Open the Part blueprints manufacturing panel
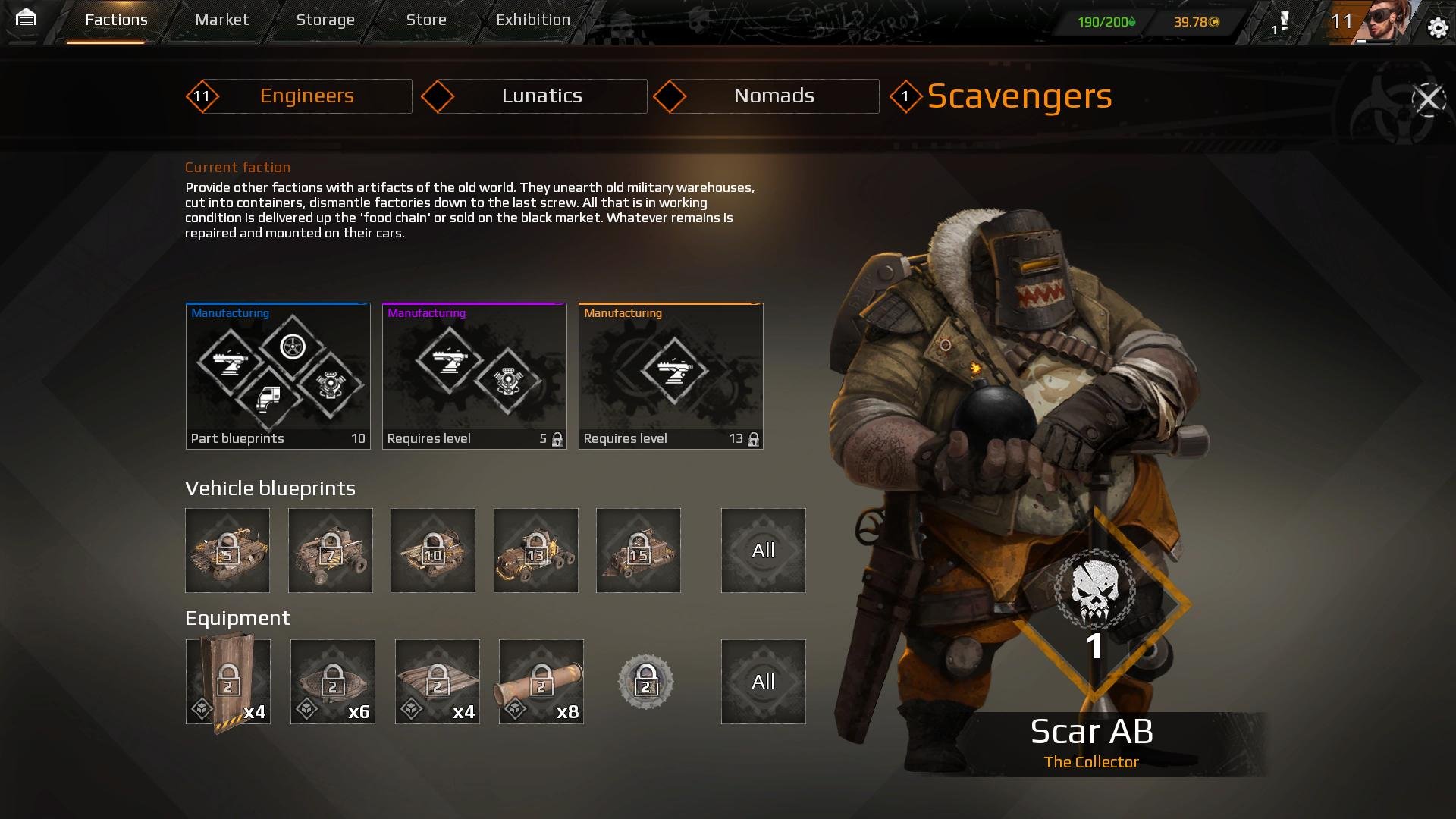Screen dimensions: 1456x819 (x=278, y=376)
